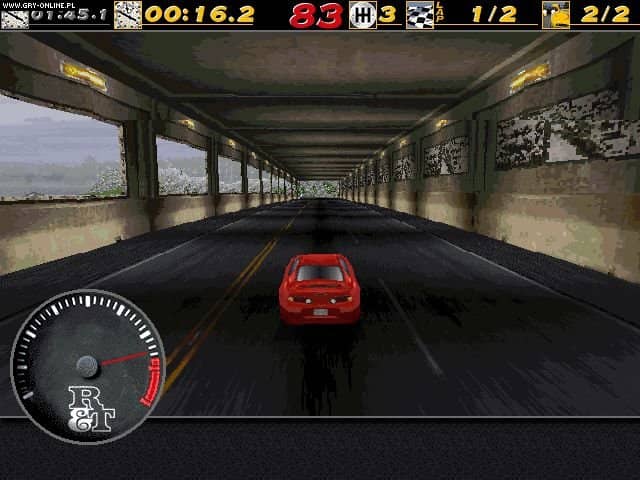This screenshot has width=640, height=480.
Task: Click the yellow race position car icon
Action: point(556,15)
